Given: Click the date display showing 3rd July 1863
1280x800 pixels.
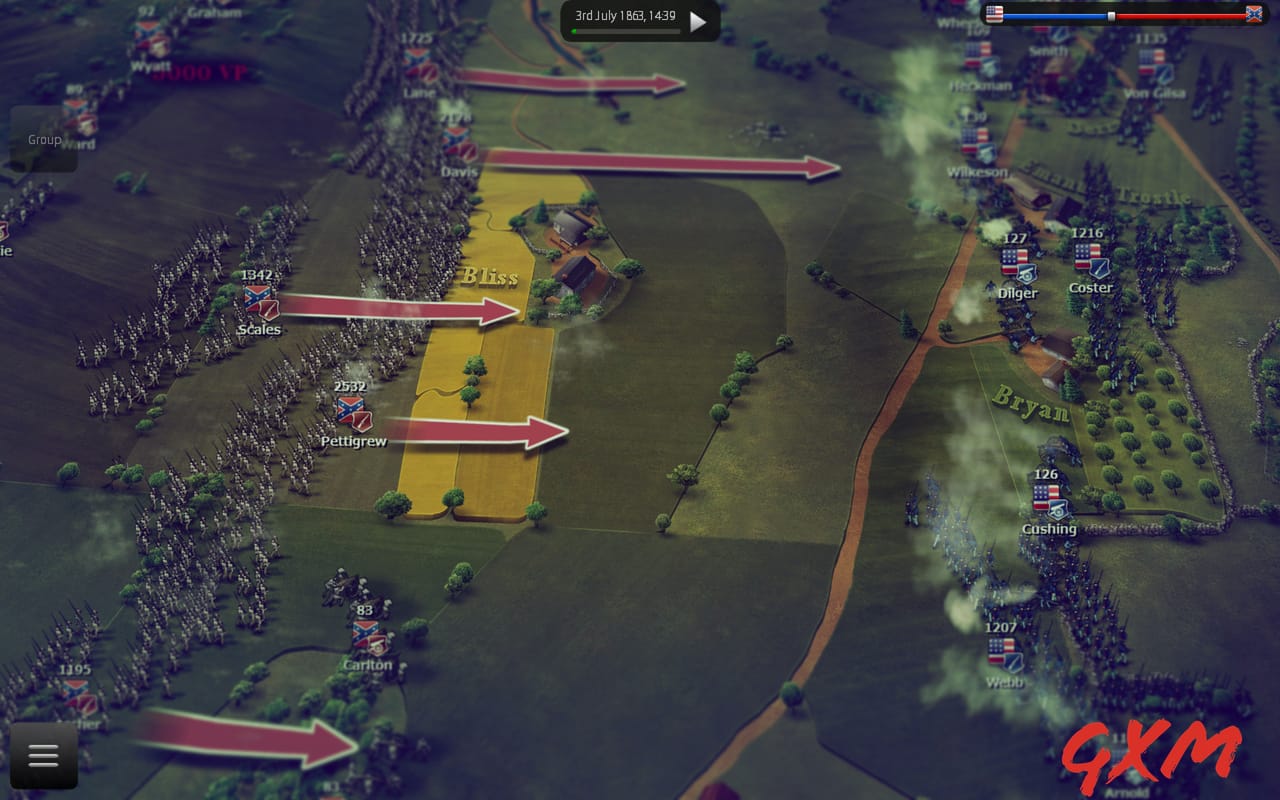Looking at the screenshot, I should pyautogui.click(x=625, y=17).
